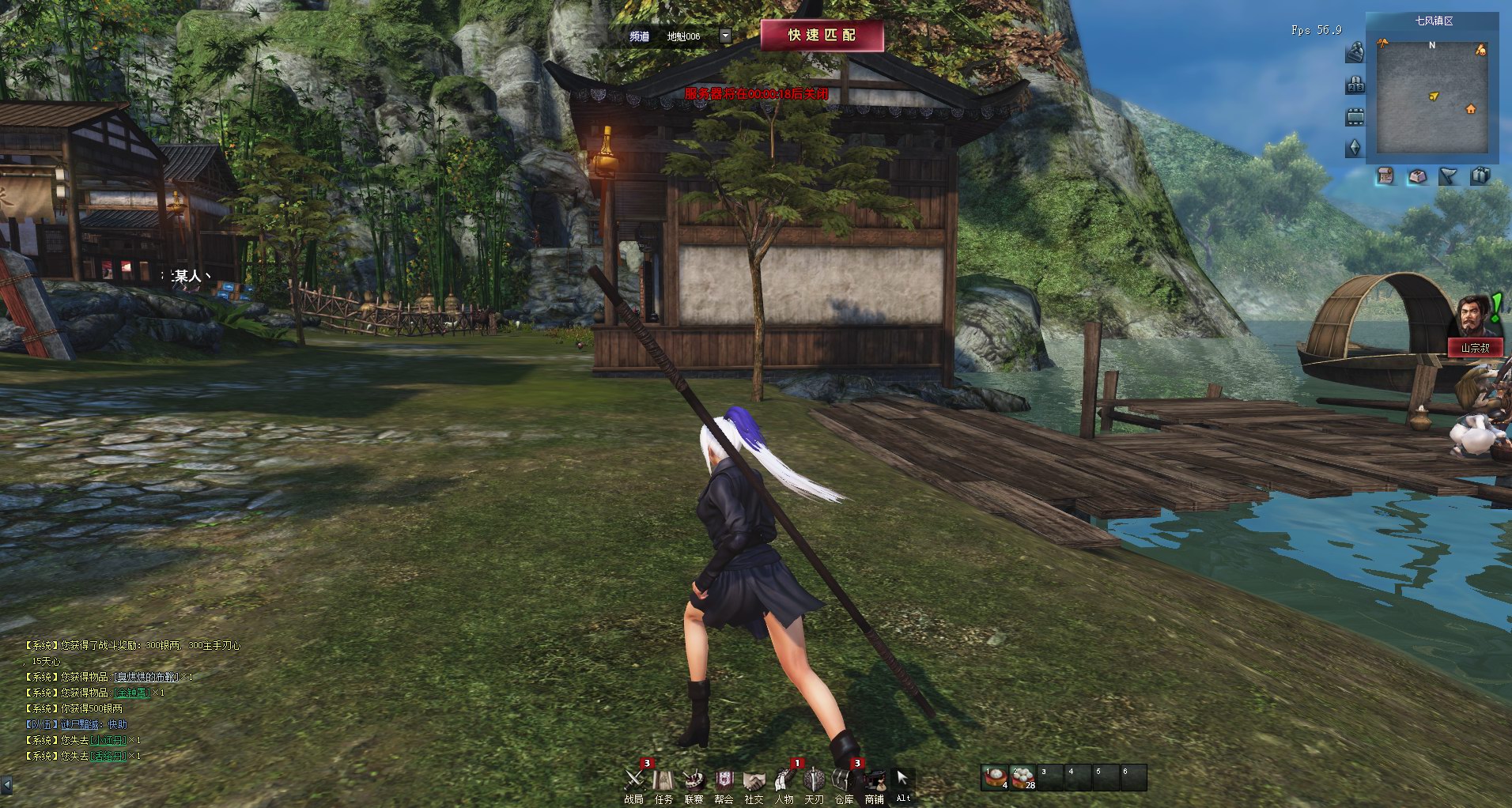Open the 仓库 warehouse chest
The width and height of the screenshot is (1512, 808).
tap(844, 780)
